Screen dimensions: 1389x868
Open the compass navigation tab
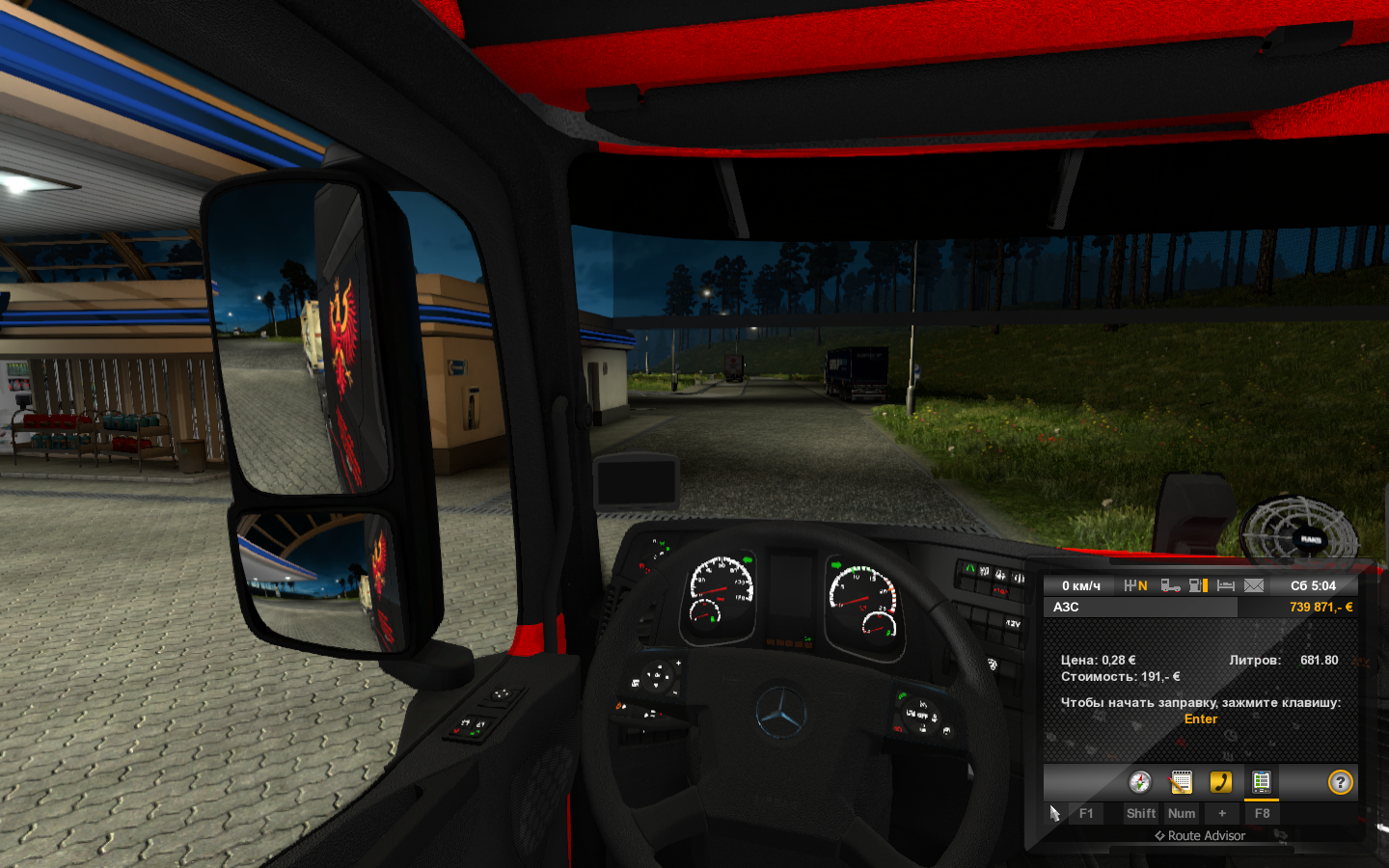point(1140,782)
